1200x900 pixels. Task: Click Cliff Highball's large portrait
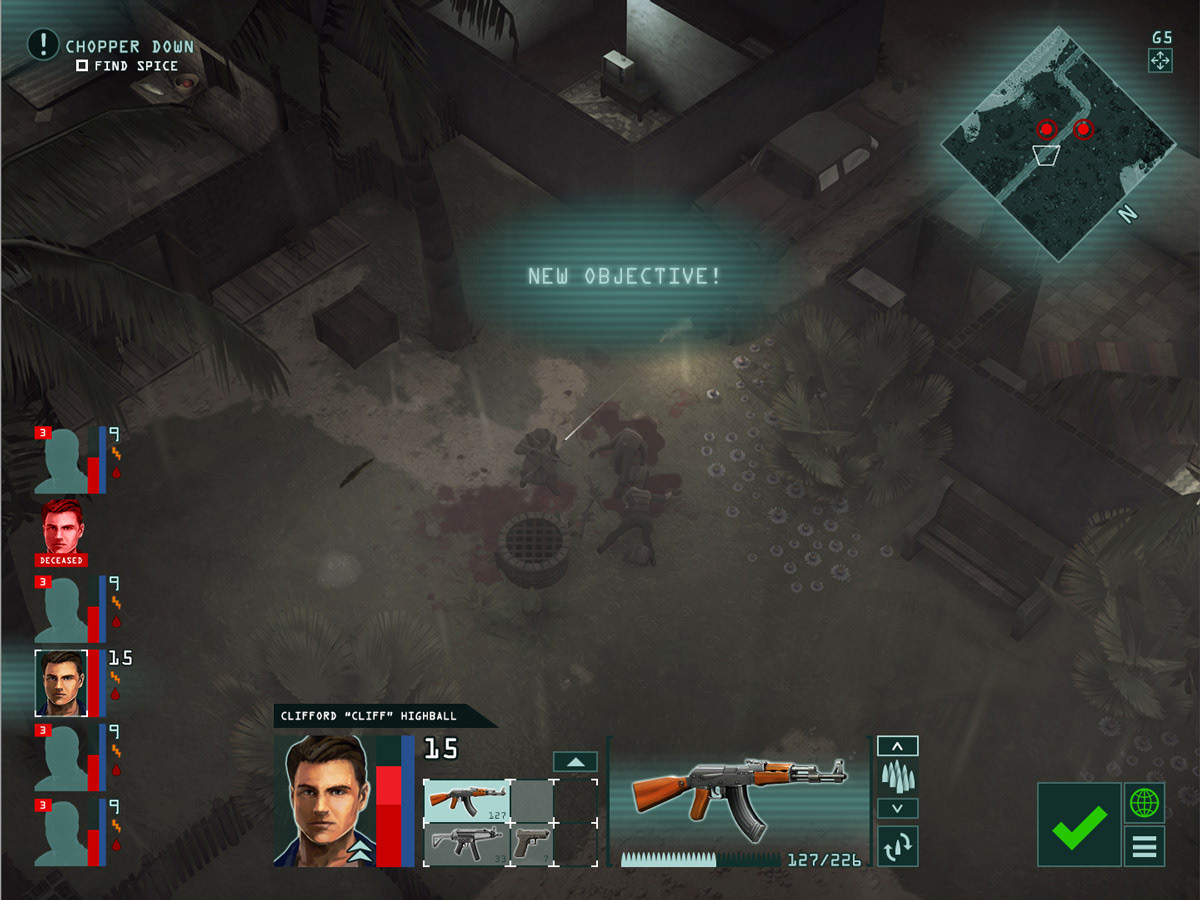323,800
